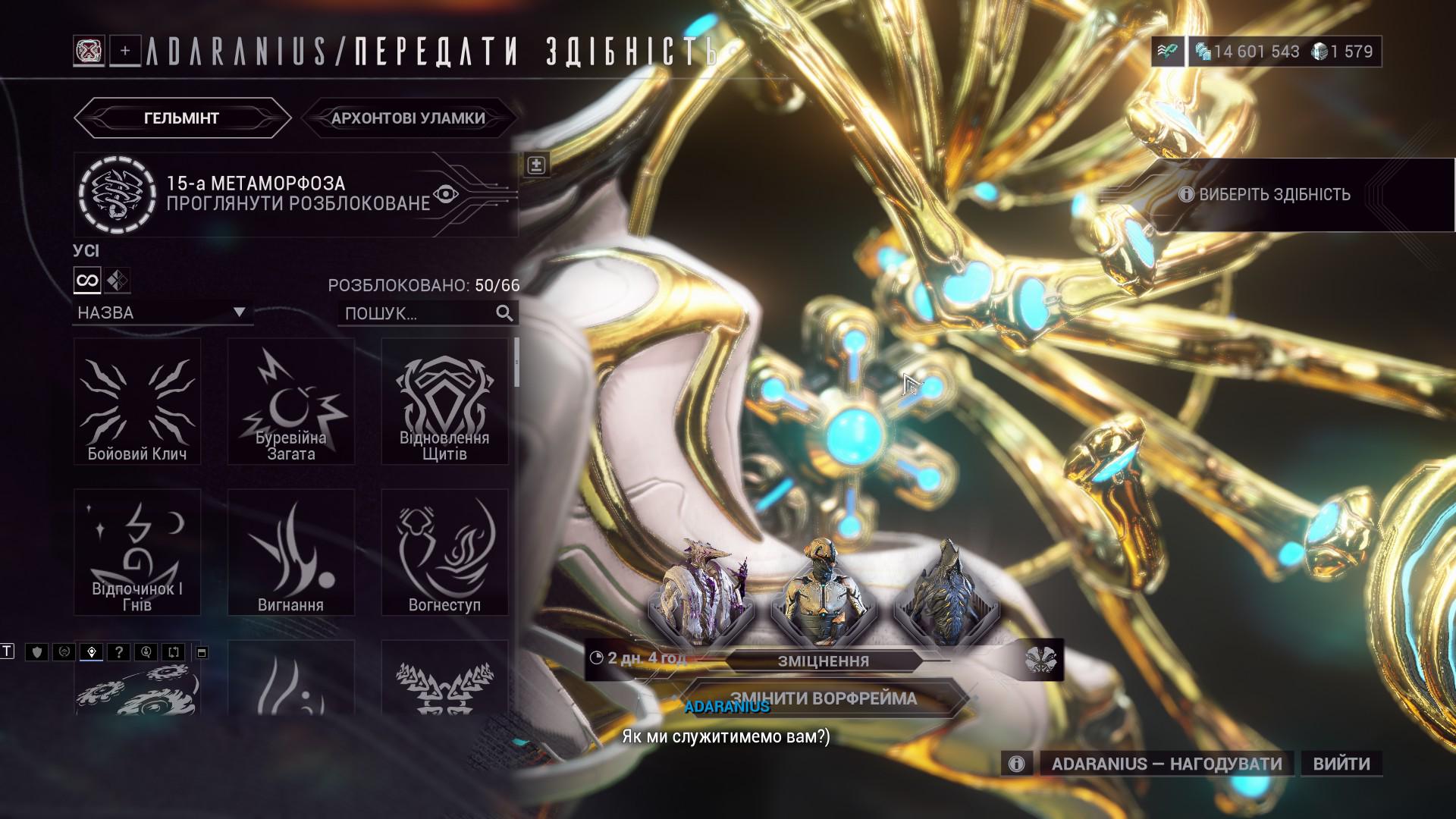Switch to the ГЕЛЬМІНТ tab

[180, 118]
